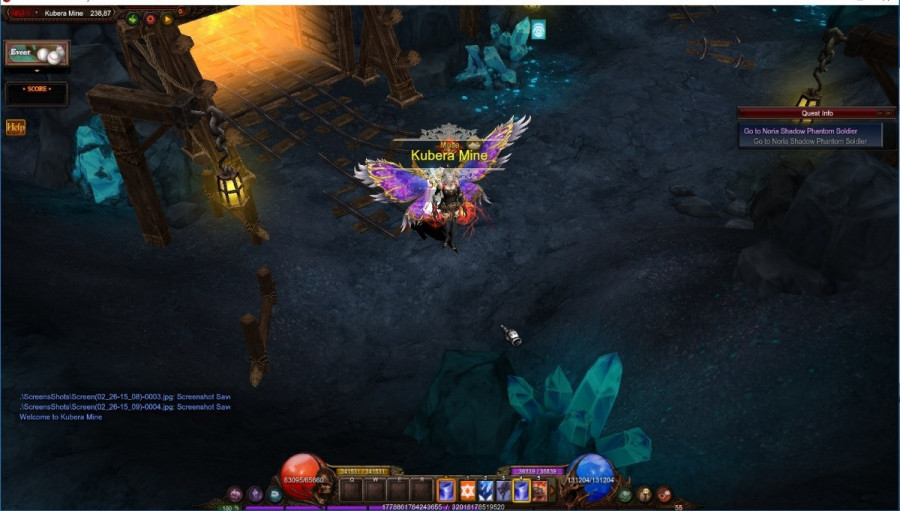Close the Quest Info panel

click(890, 113)
